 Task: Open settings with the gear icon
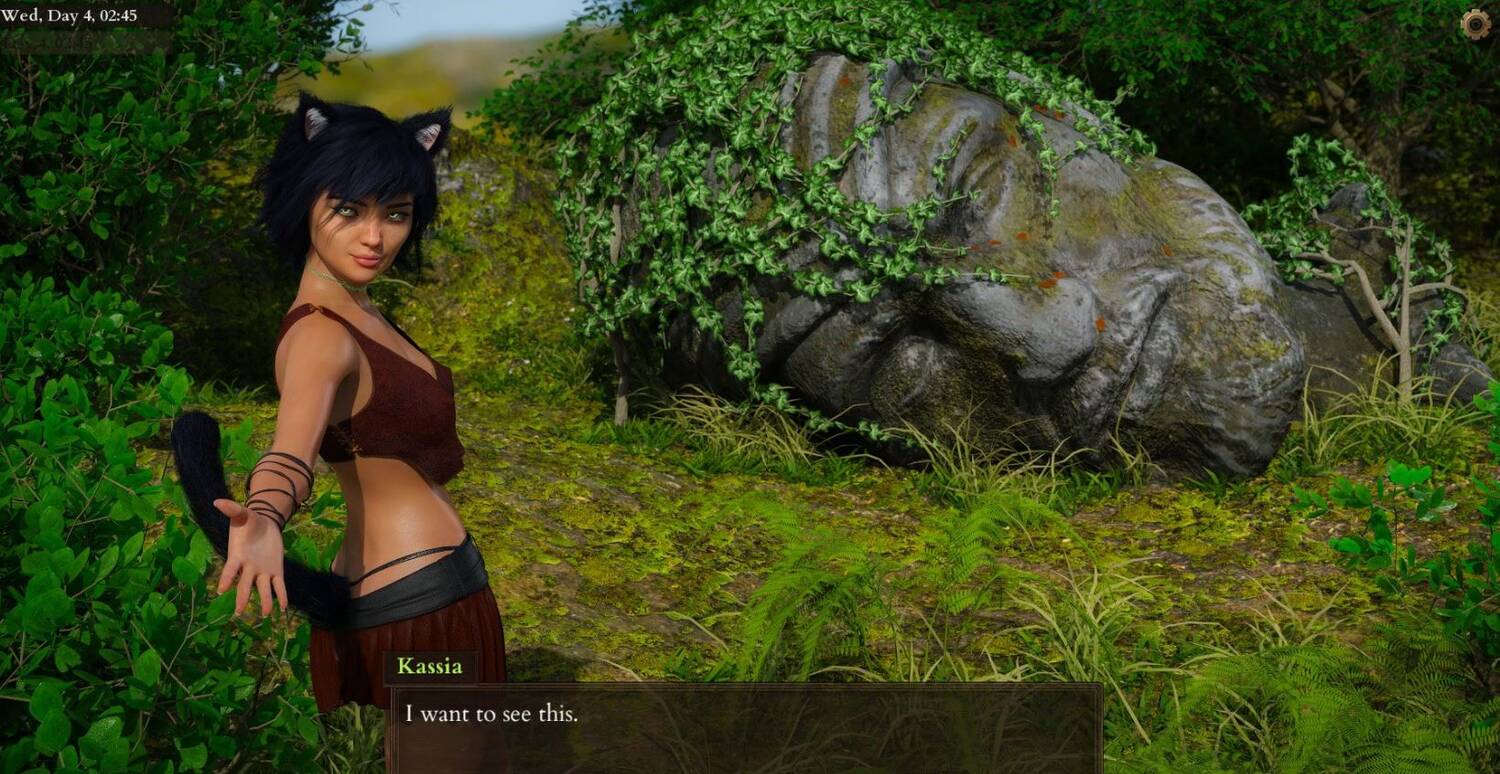click(1475, 24)
